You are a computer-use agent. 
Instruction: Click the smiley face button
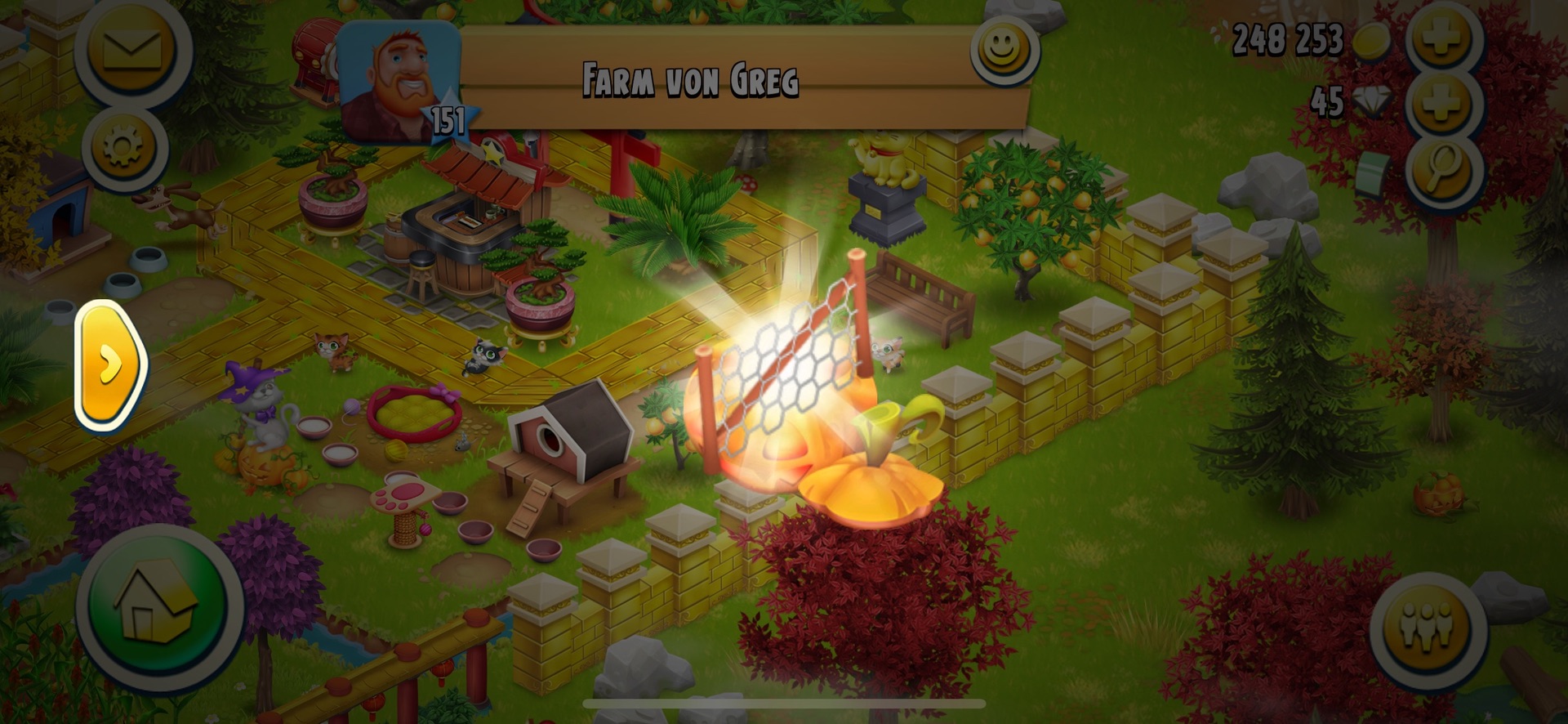click(x=1003, y=50)
